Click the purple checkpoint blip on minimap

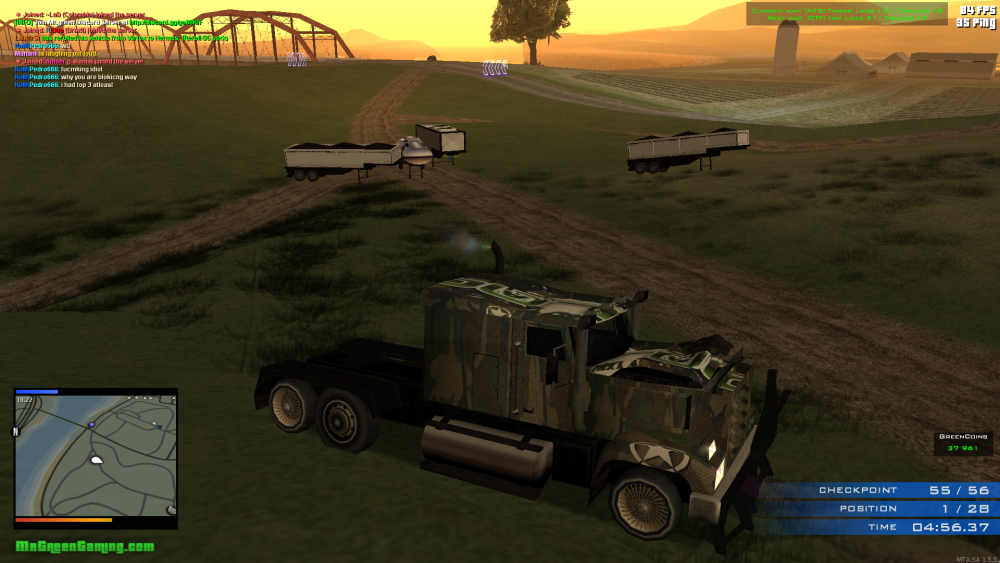(92, 425)
